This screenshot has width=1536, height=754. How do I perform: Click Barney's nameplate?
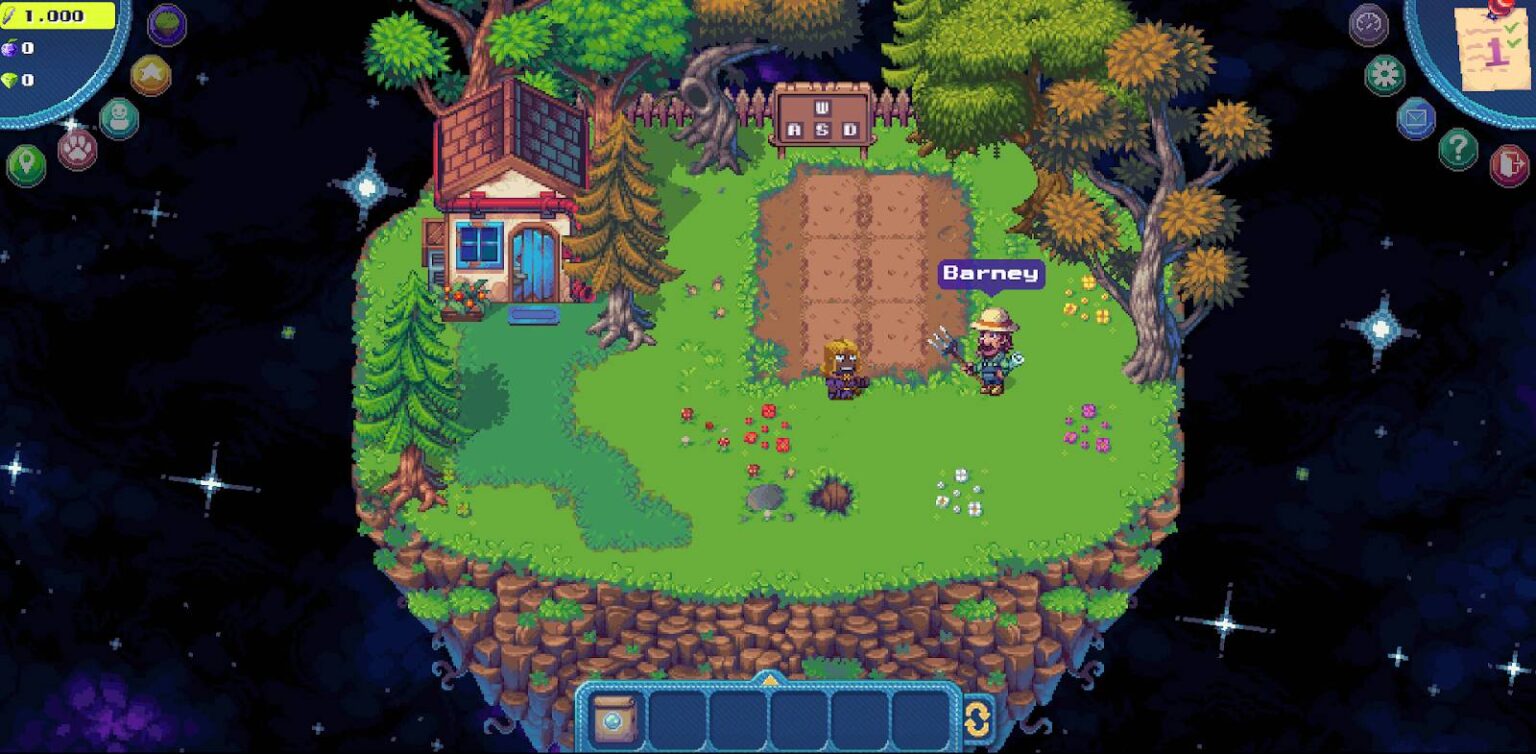click(x=992, y=273)
